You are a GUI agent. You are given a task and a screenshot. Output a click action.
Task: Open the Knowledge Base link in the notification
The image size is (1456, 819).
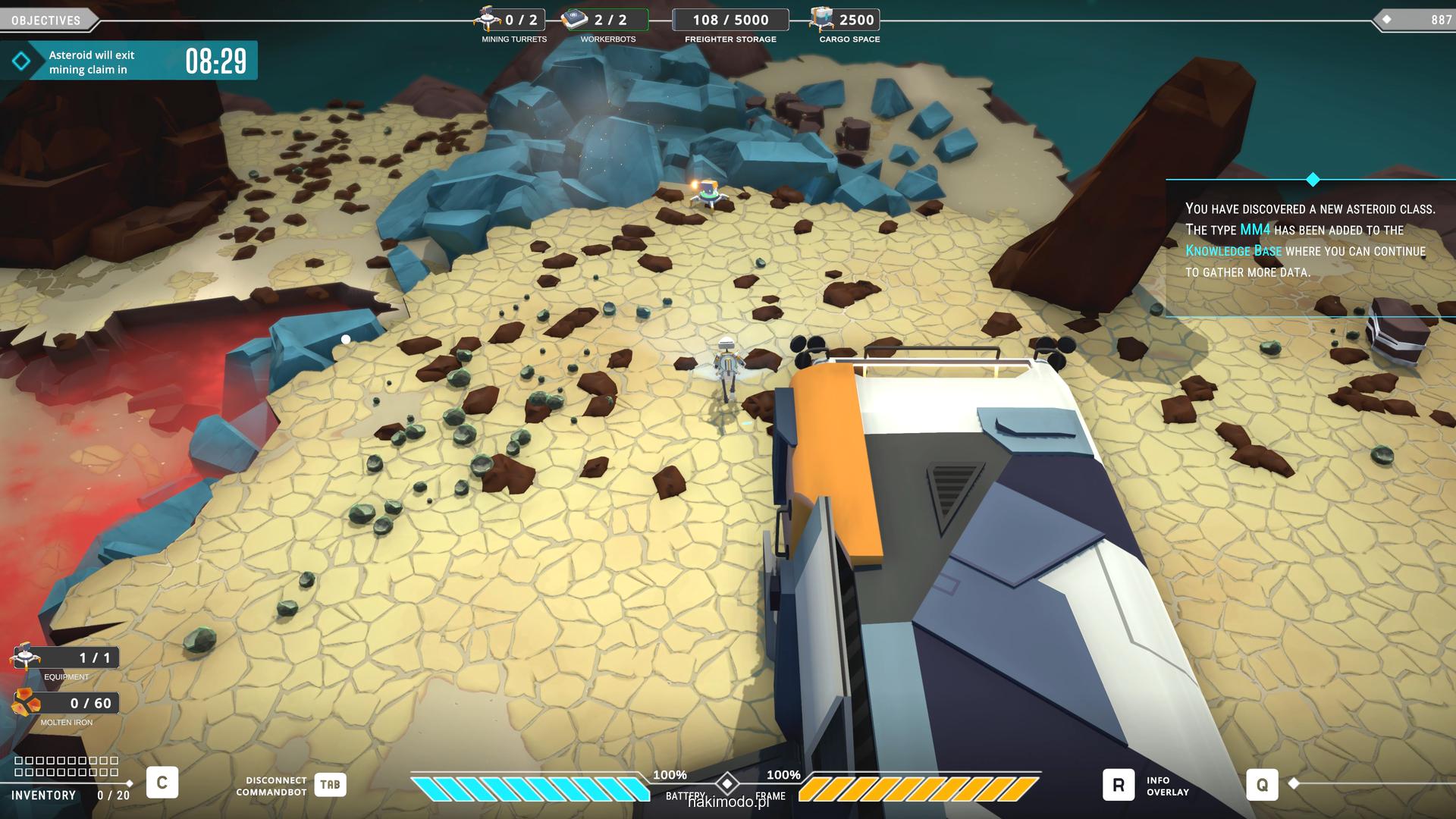[x=1233, y=251]
